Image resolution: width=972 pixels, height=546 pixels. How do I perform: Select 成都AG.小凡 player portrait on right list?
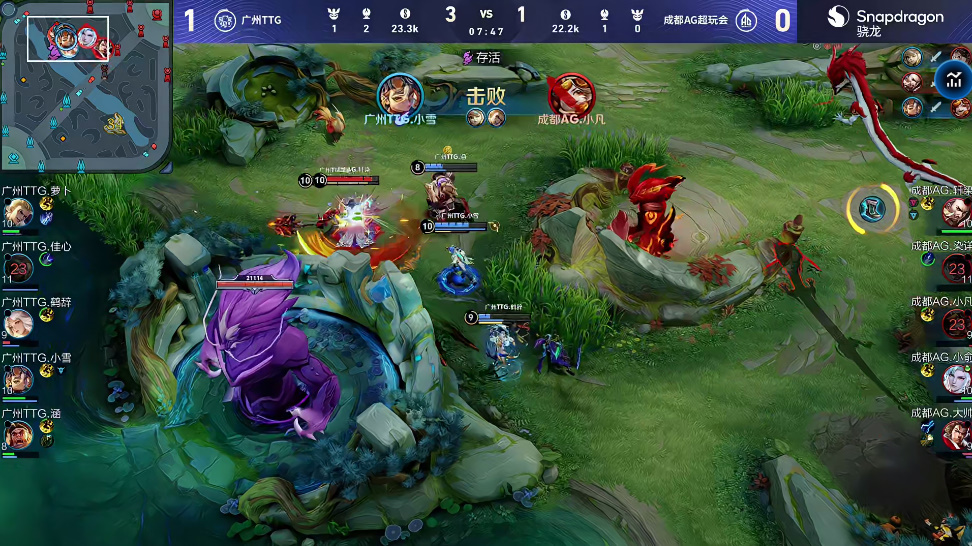[957, 323]
